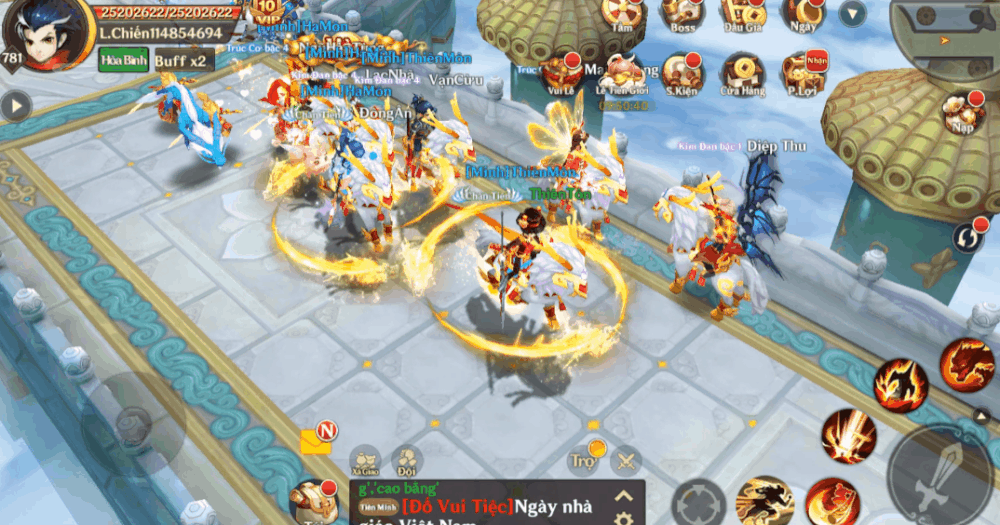Viewport: 1000px width, 525px height.
Task: Open the Boss menu icon
Action: tap(684, 13)
